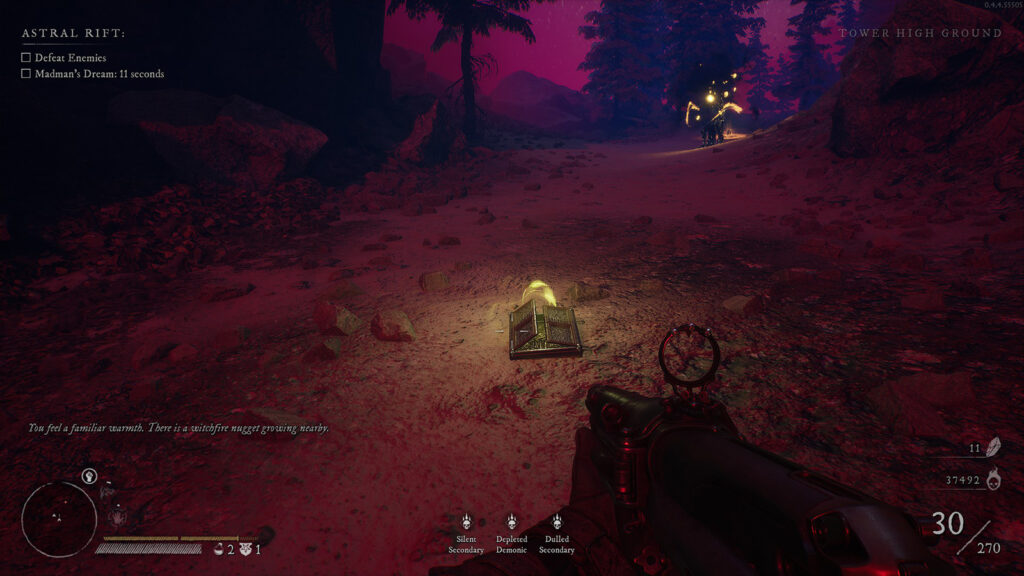
Task: Choose the Dulled Secondary skull icon
Action: point(557,522)
